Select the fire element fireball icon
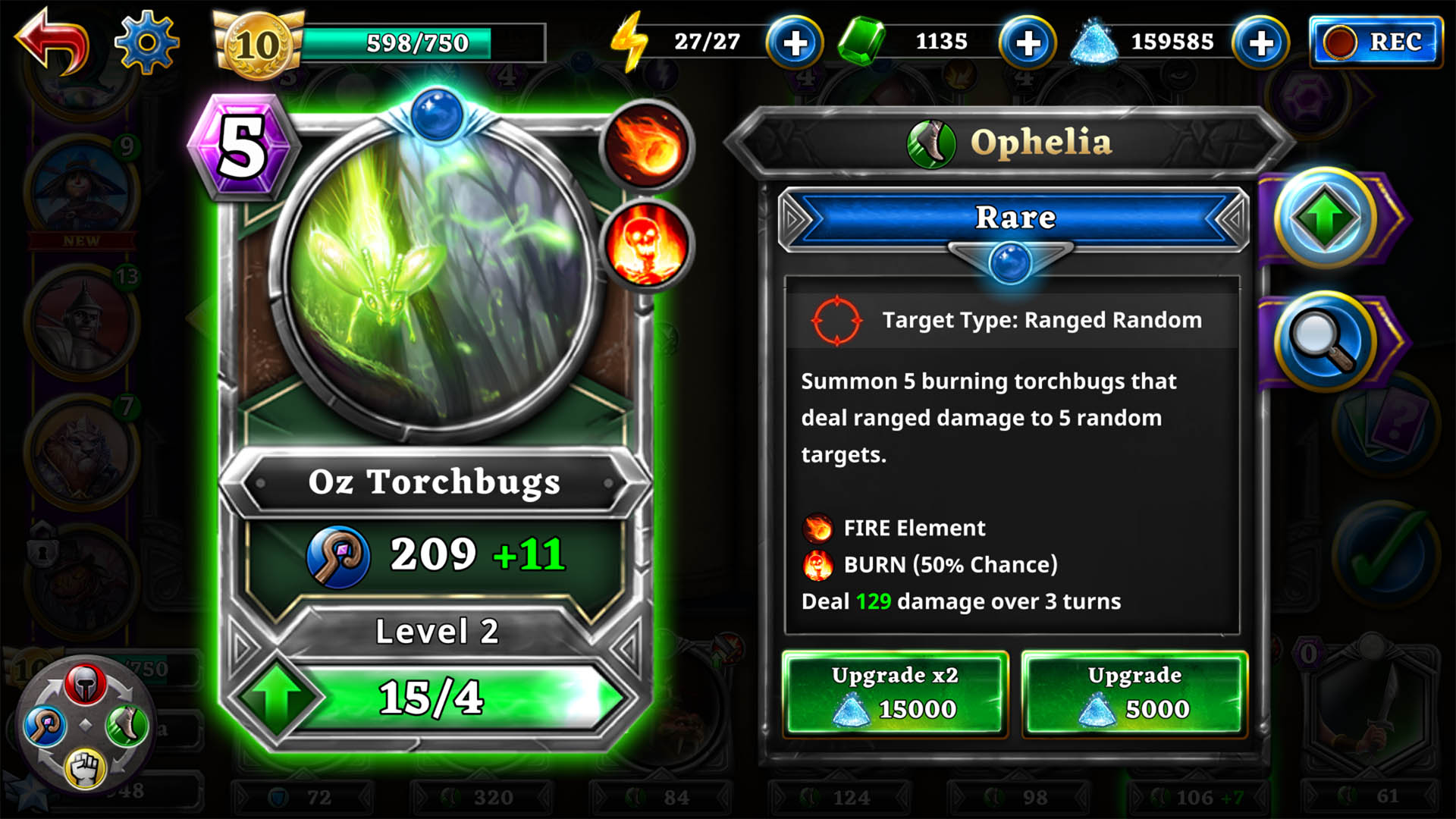 pyautogui.click(x=646, y=144)
